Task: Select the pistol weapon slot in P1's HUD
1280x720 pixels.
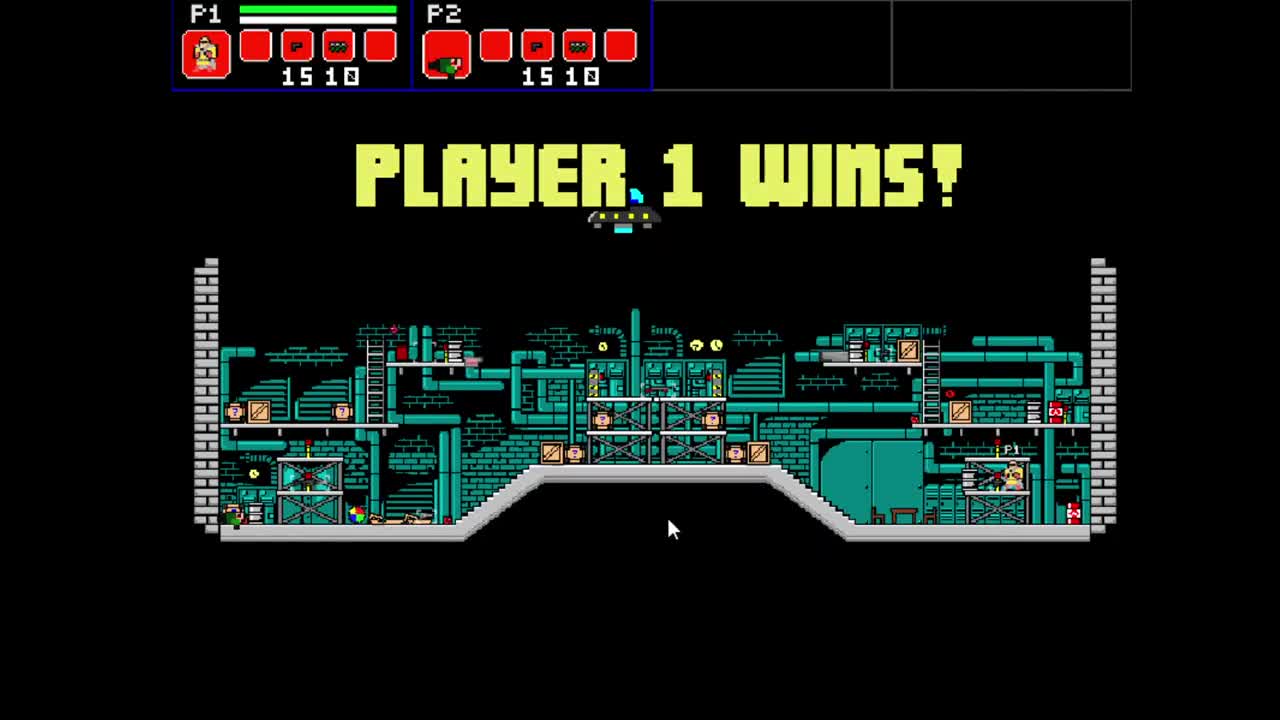Action: (299, 46)
